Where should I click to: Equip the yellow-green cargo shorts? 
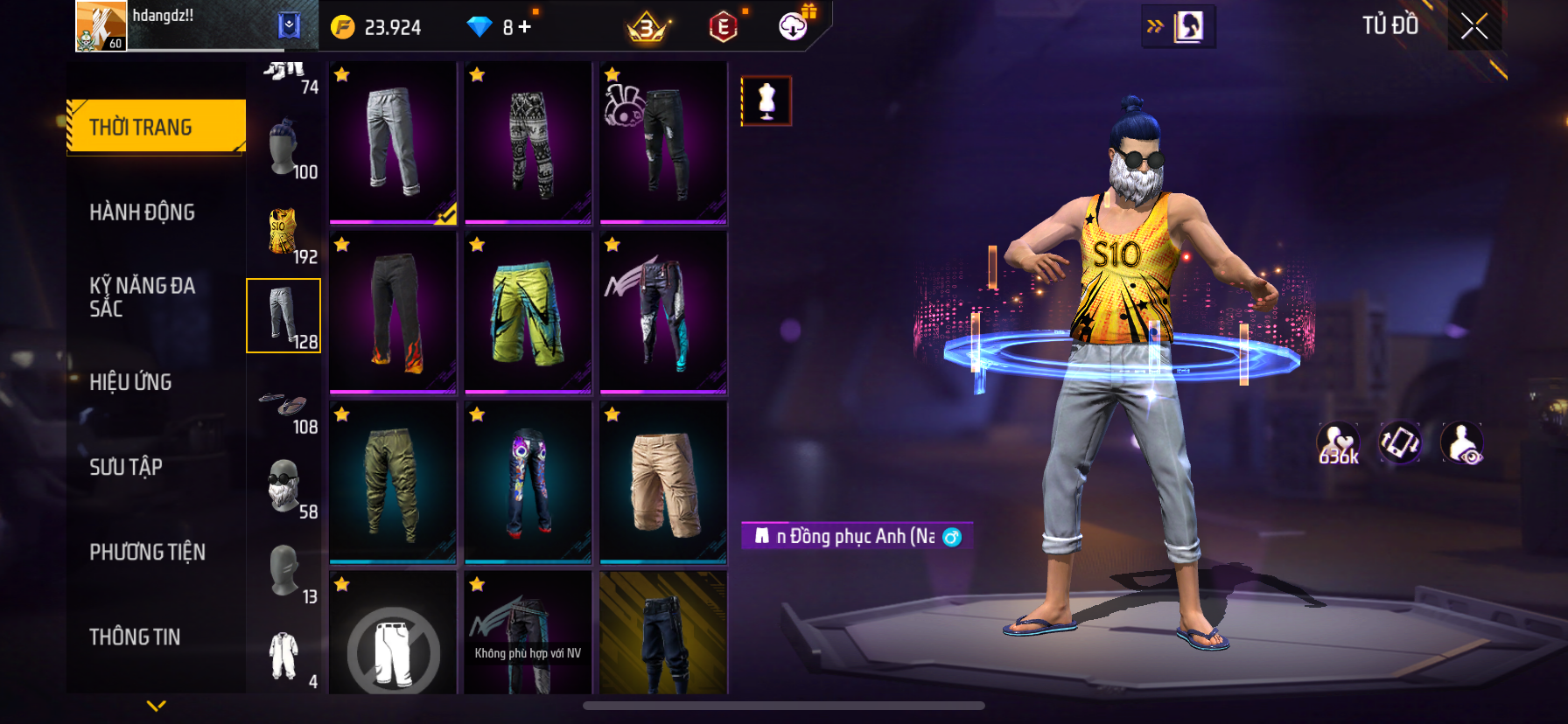[x=528, y=311]
